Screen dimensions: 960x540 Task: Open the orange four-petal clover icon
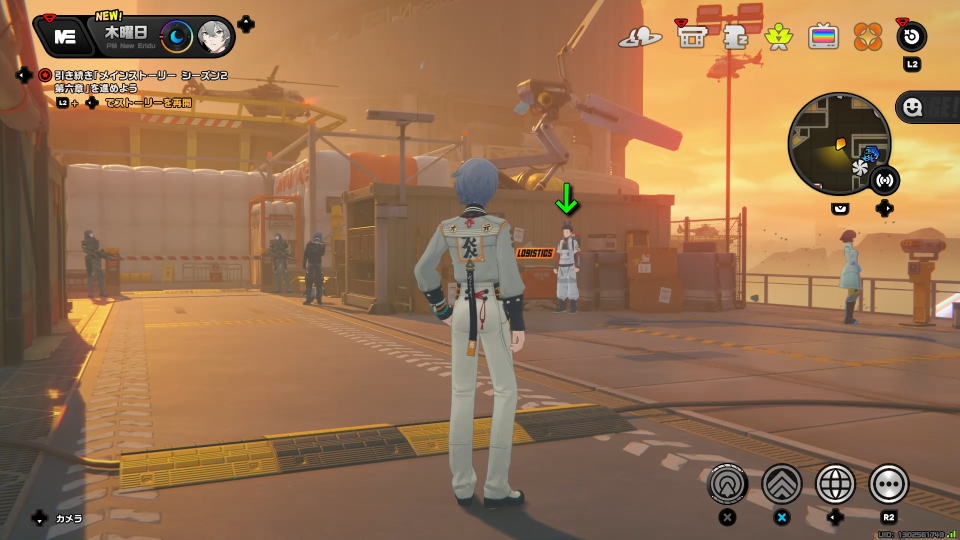[x=867, y=37]
